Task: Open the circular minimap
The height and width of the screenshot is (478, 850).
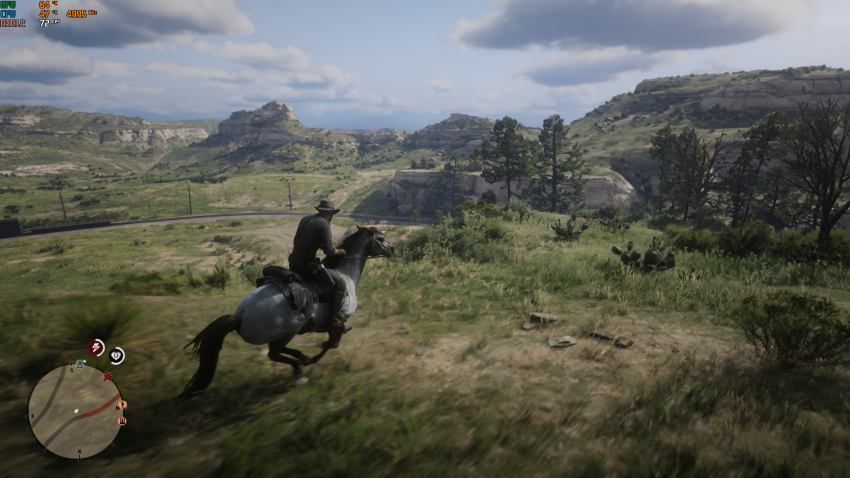Action: [x=75, y=410]
